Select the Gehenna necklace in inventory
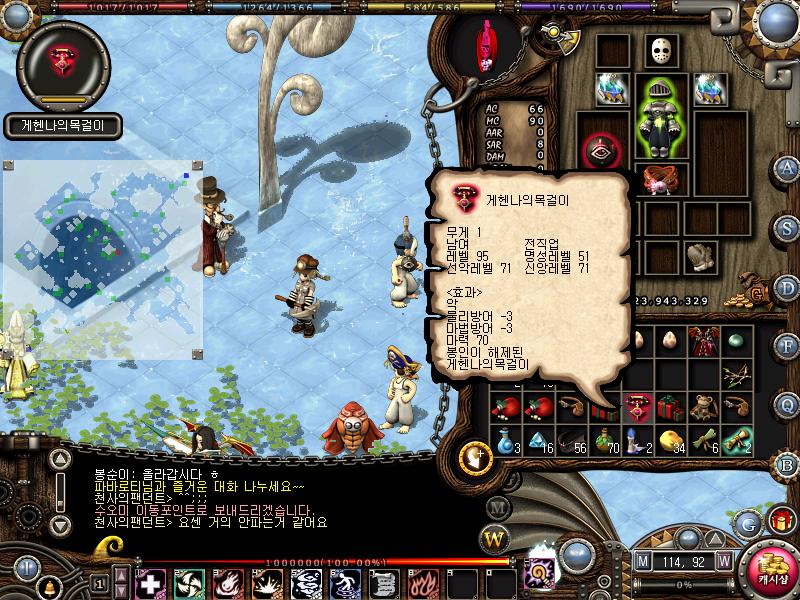Image resolution: width=800 pixels, height=600 pixels. click(634, 407)
